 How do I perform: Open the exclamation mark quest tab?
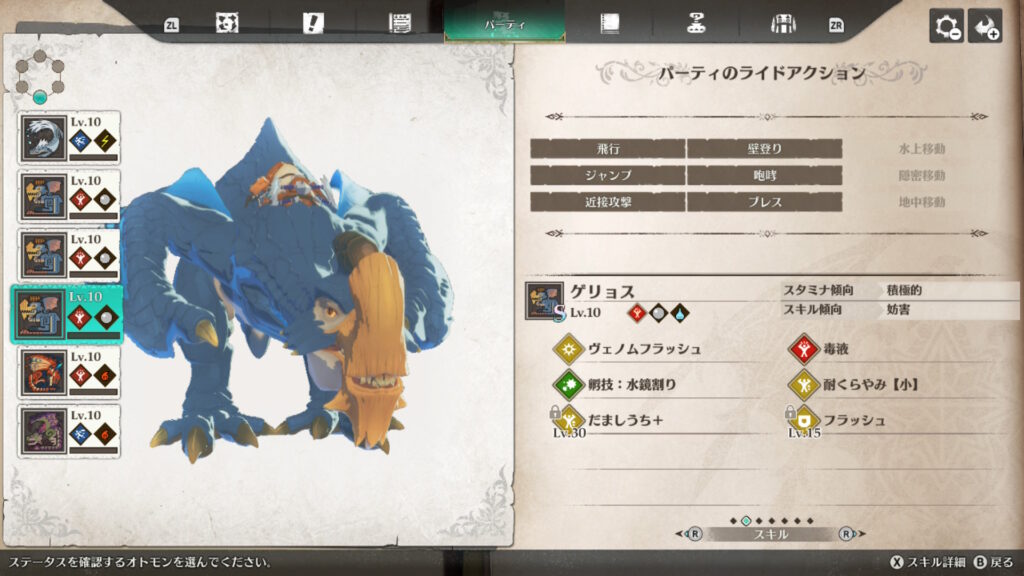click(x=312, y=22)
